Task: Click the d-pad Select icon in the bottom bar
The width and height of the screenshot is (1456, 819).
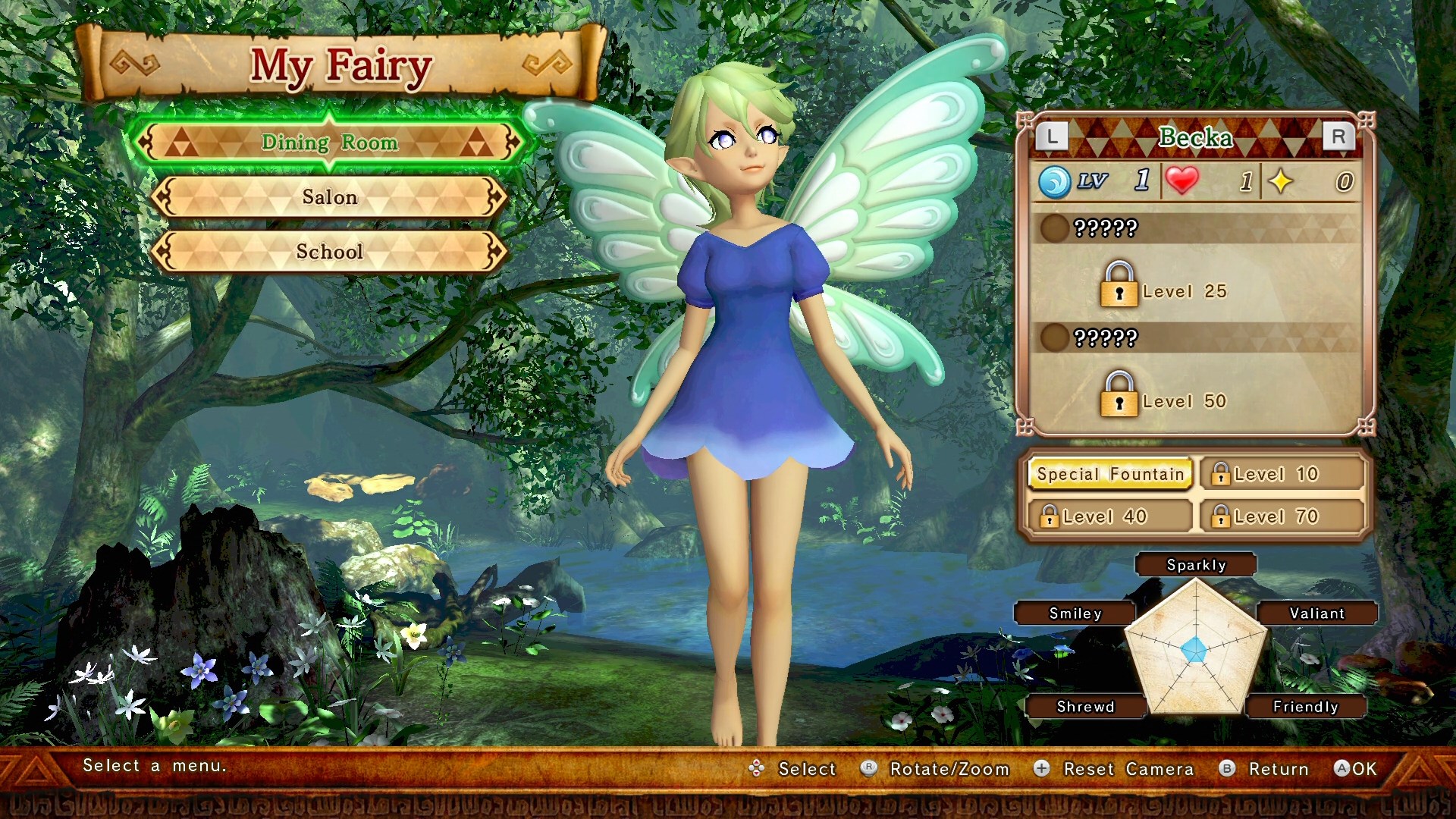Action: (758, 769)
